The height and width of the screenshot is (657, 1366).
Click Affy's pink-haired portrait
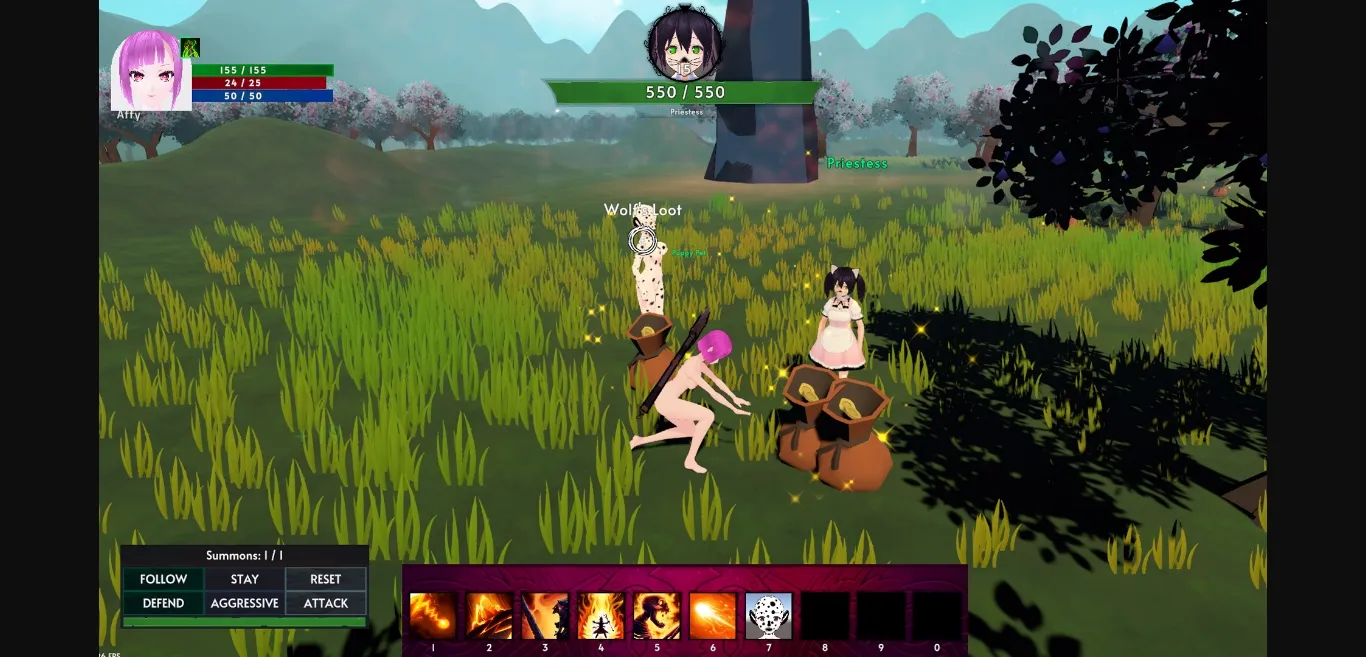click(150, 71)
